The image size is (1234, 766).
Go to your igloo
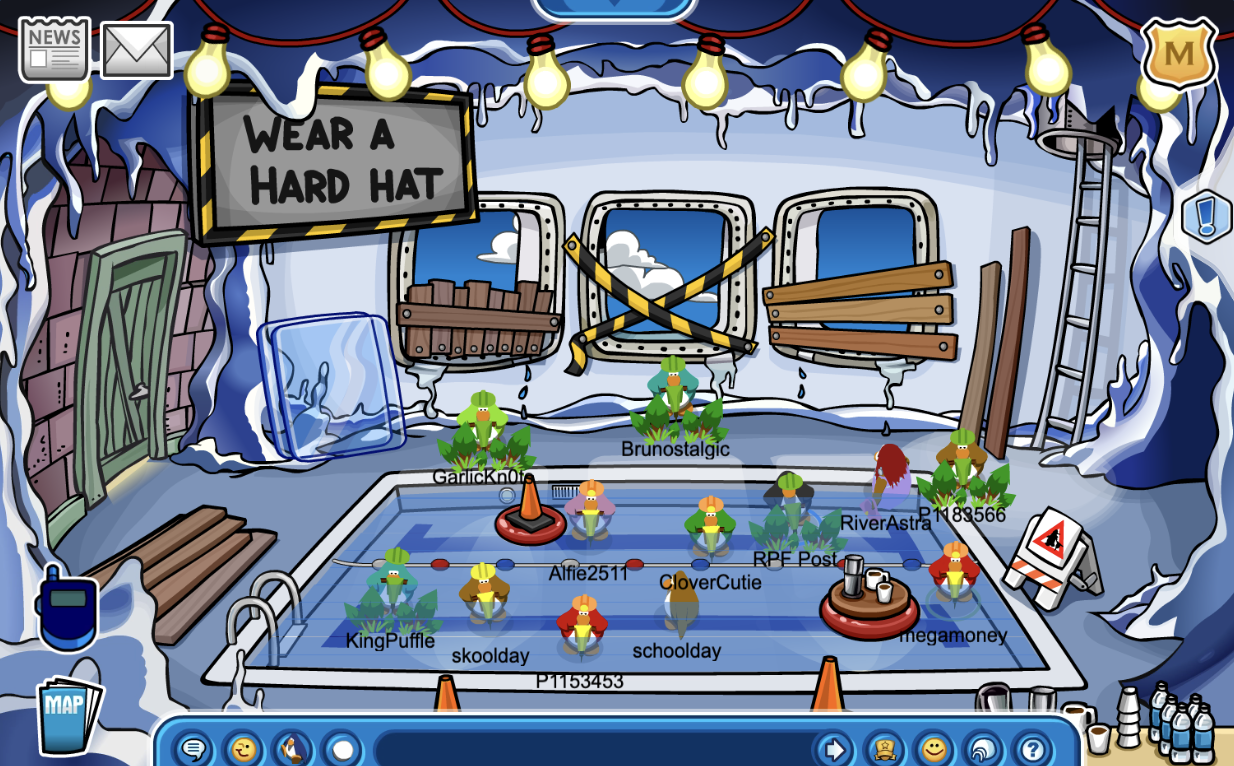pyautogui.click(x=983, y=748)
